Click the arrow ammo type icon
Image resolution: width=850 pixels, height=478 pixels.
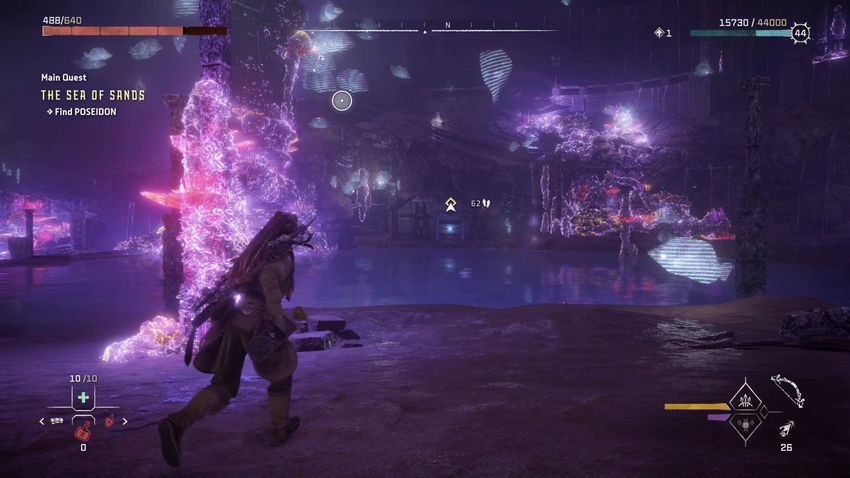tap(788, 429)
